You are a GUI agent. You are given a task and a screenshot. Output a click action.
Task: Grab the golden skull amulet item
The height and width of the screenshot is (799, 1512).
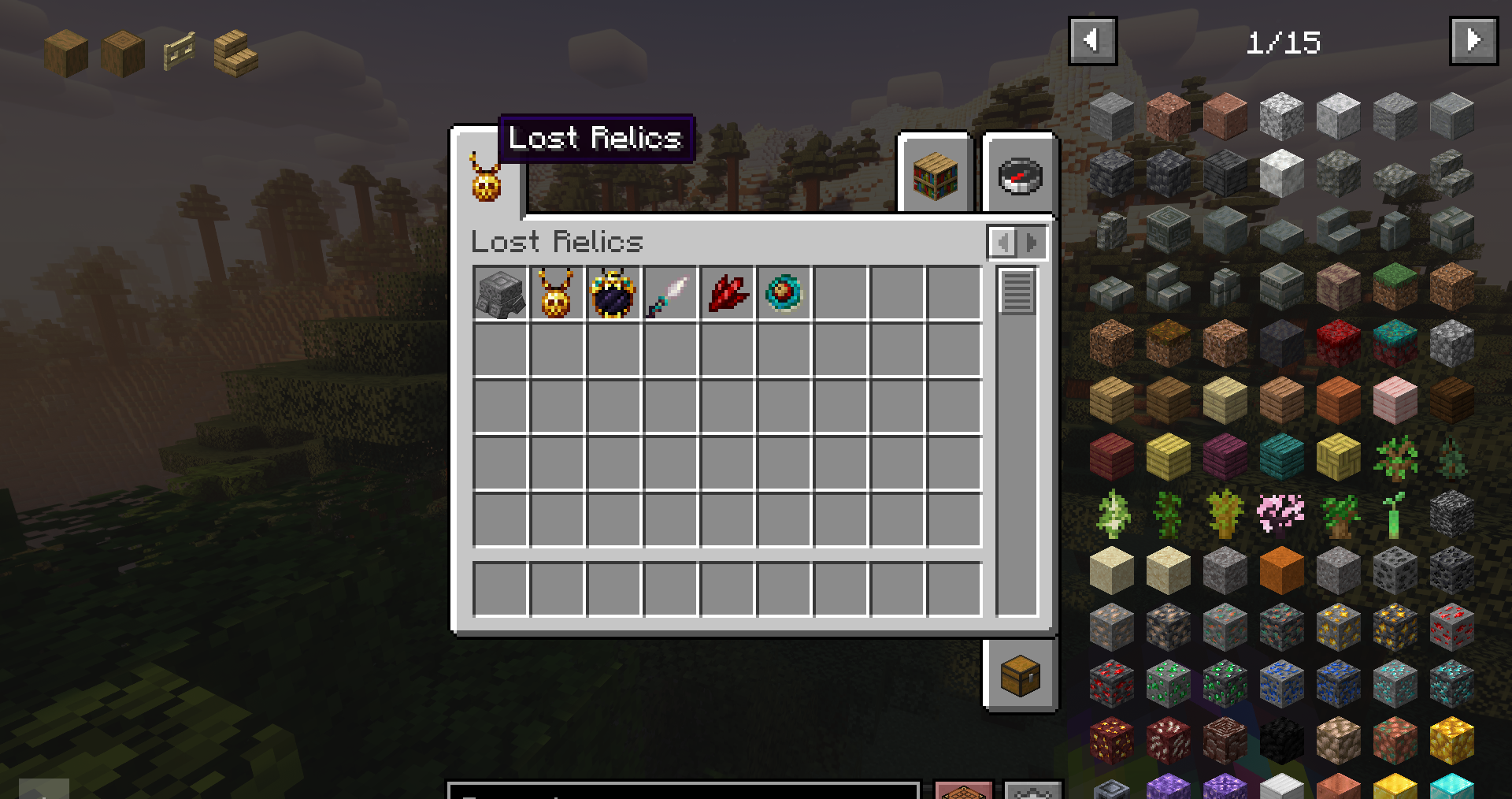[556, 294]
